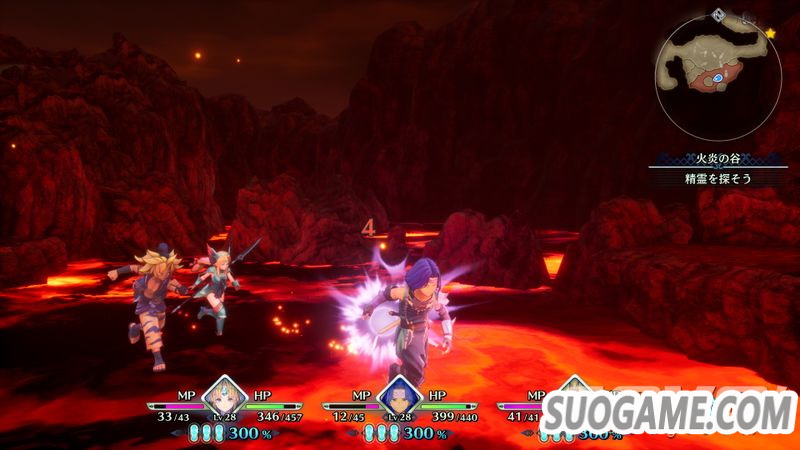Screen dimensions: 800x450
Task: Click the 火炎の谷 location label
Action: (711, 157)
